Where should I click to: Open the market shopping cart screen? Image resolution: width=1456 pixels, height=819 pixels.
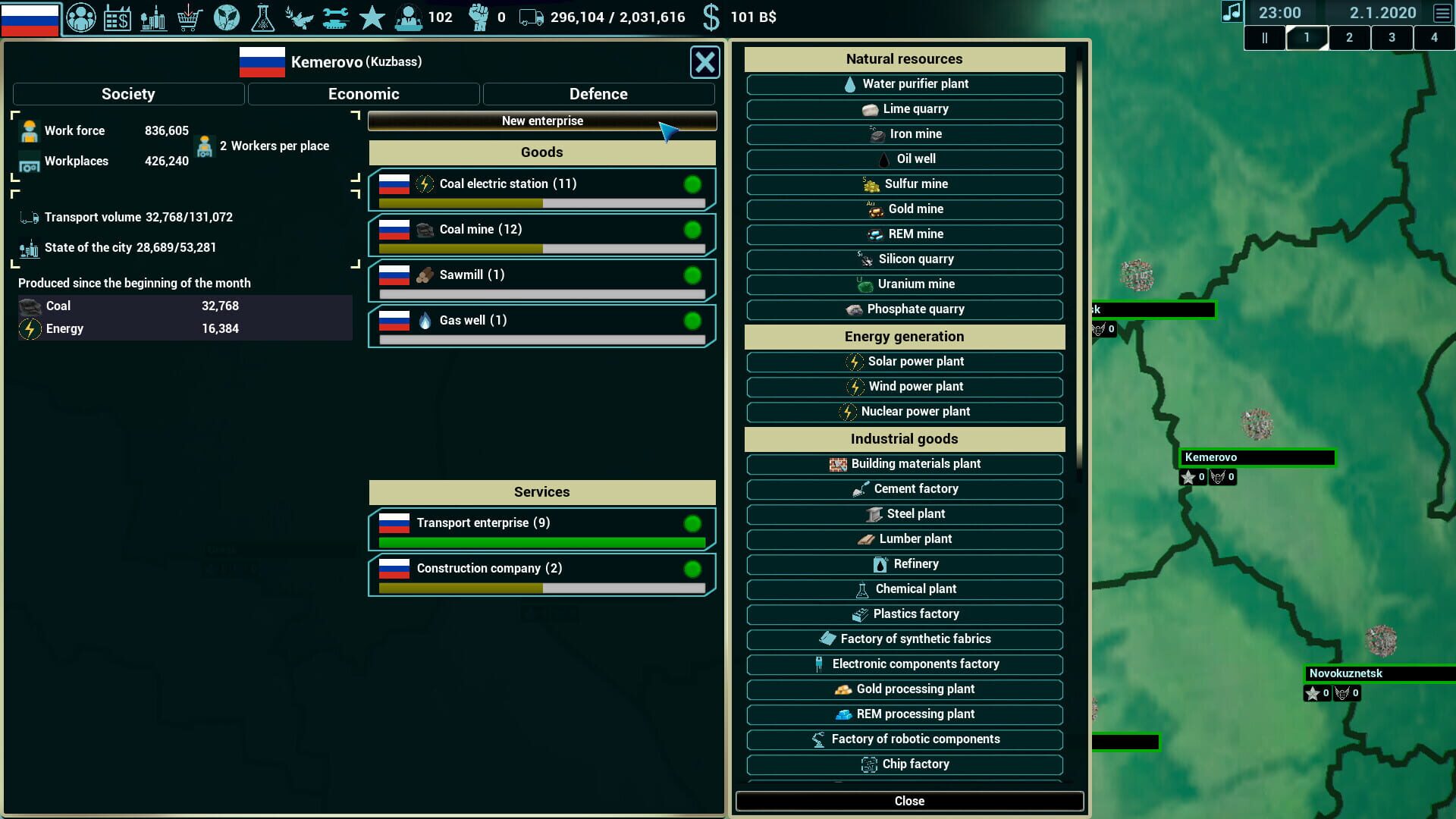click(x=190, y=17)
